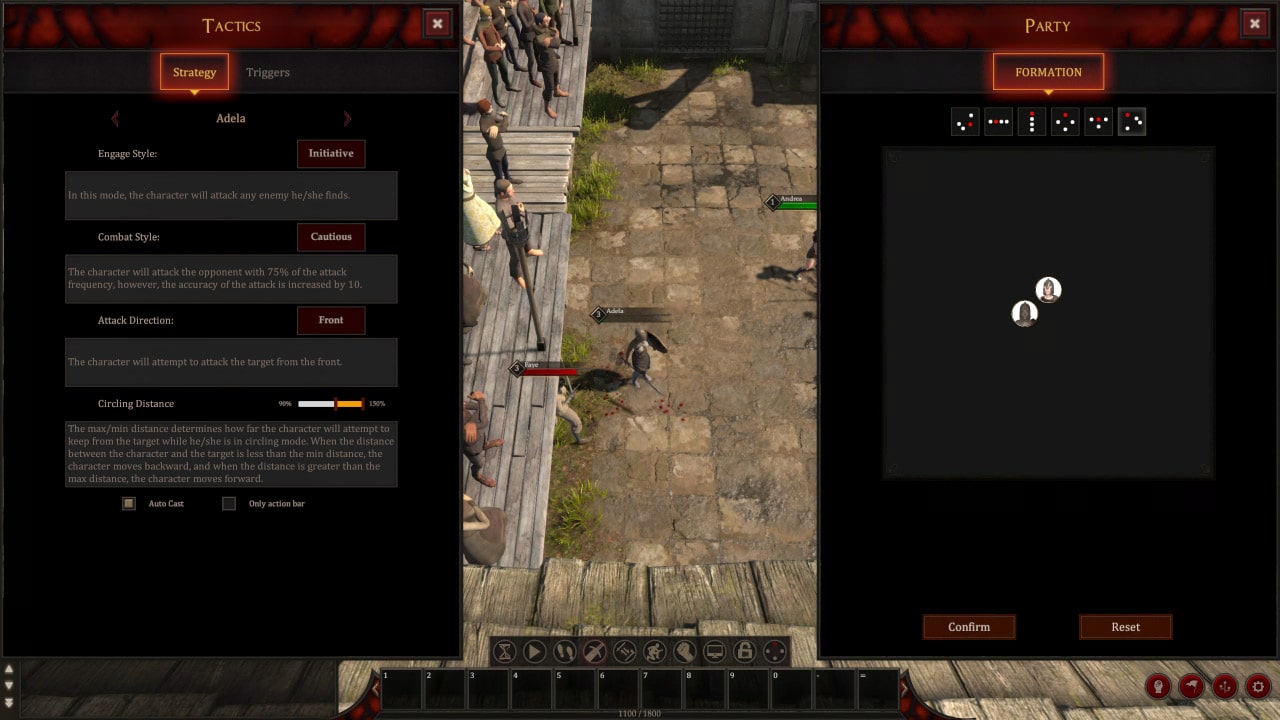The width and height of the screenshot is (1280, 720).
Task: Reset the party formation
Action: tap(1125, 627)
